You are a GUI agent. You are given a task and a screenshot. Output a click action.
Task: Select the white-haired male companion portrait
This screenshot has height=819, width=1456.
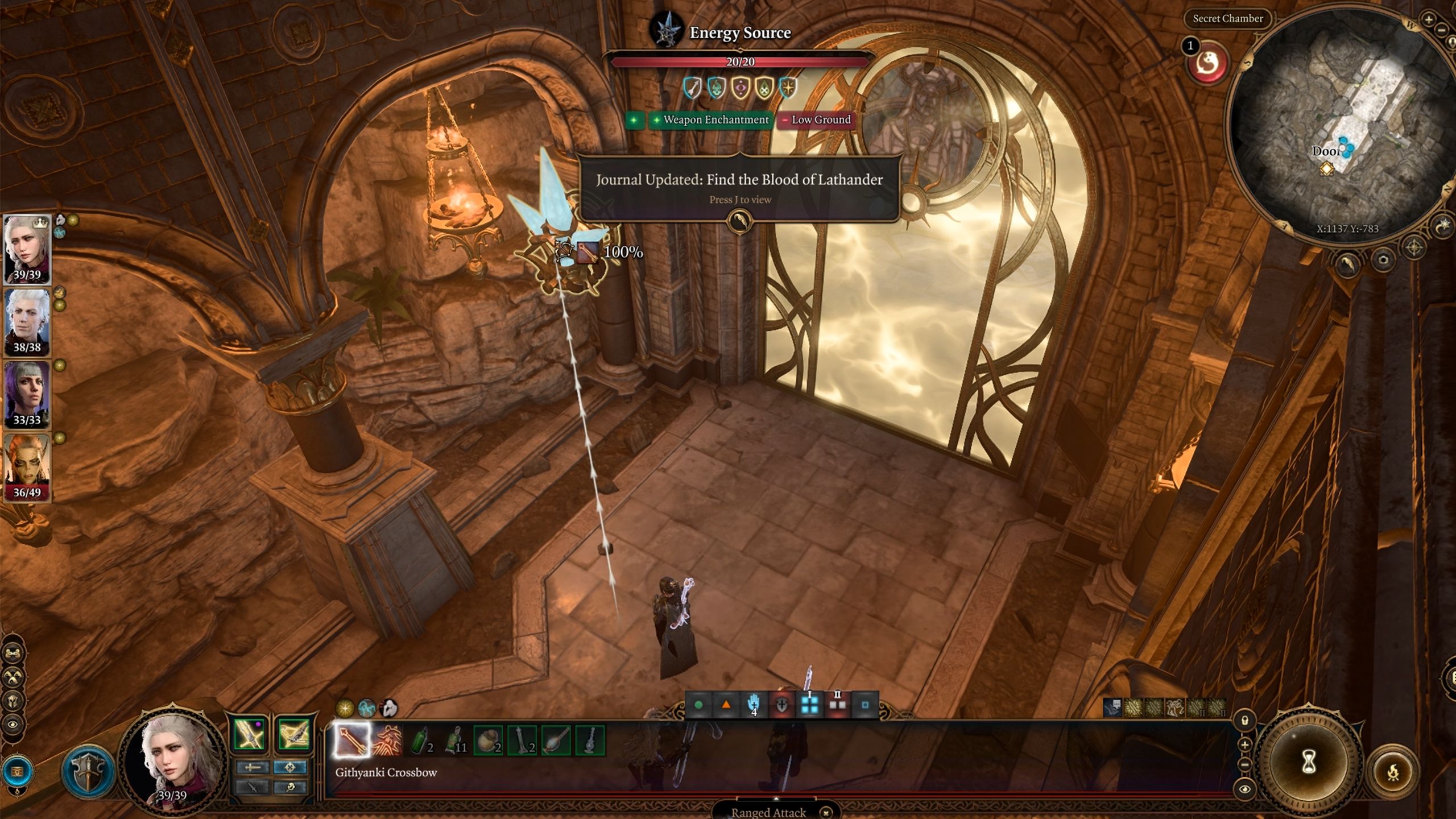click(x=27, y=321)
